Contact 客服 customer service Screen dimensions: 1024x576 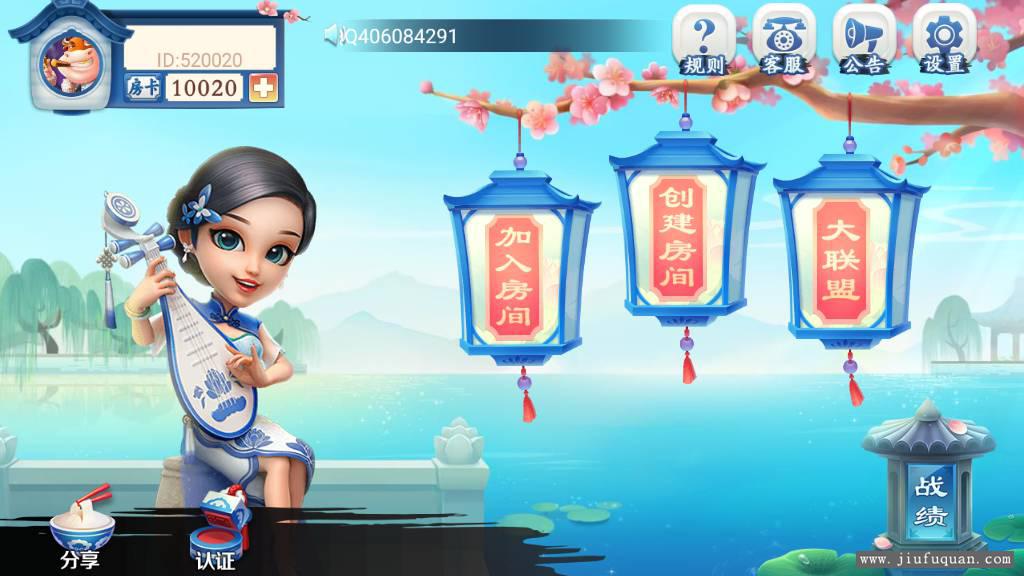click(783, 40)
